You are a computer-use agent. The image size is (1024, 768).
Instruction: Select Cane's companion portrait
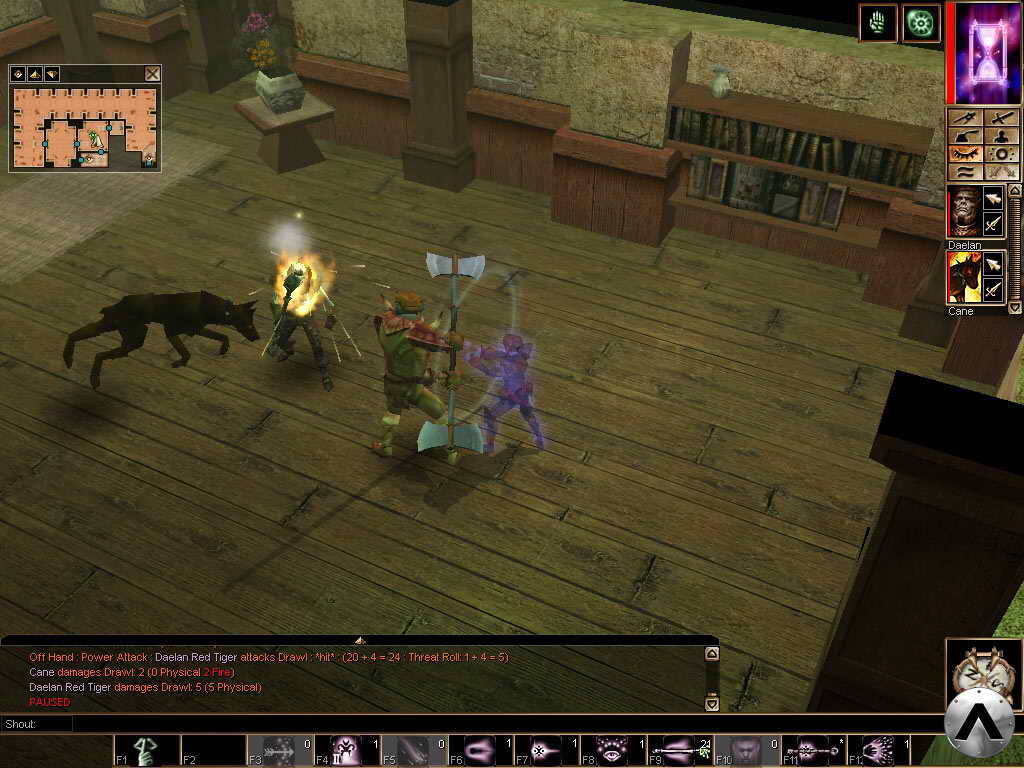pos(964,278)
